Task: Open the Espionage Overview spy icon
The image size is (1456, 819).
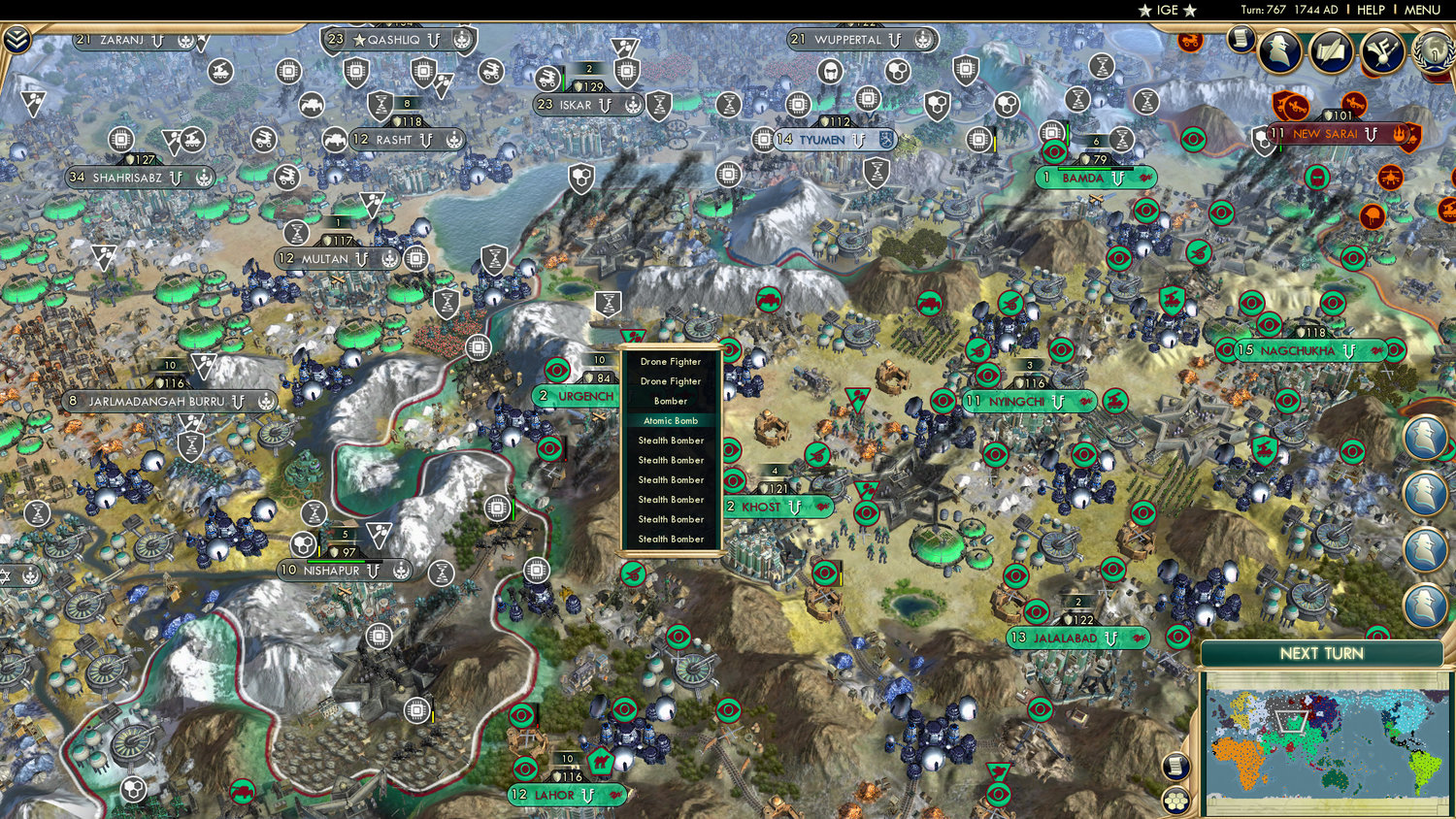Action: 1279,49
